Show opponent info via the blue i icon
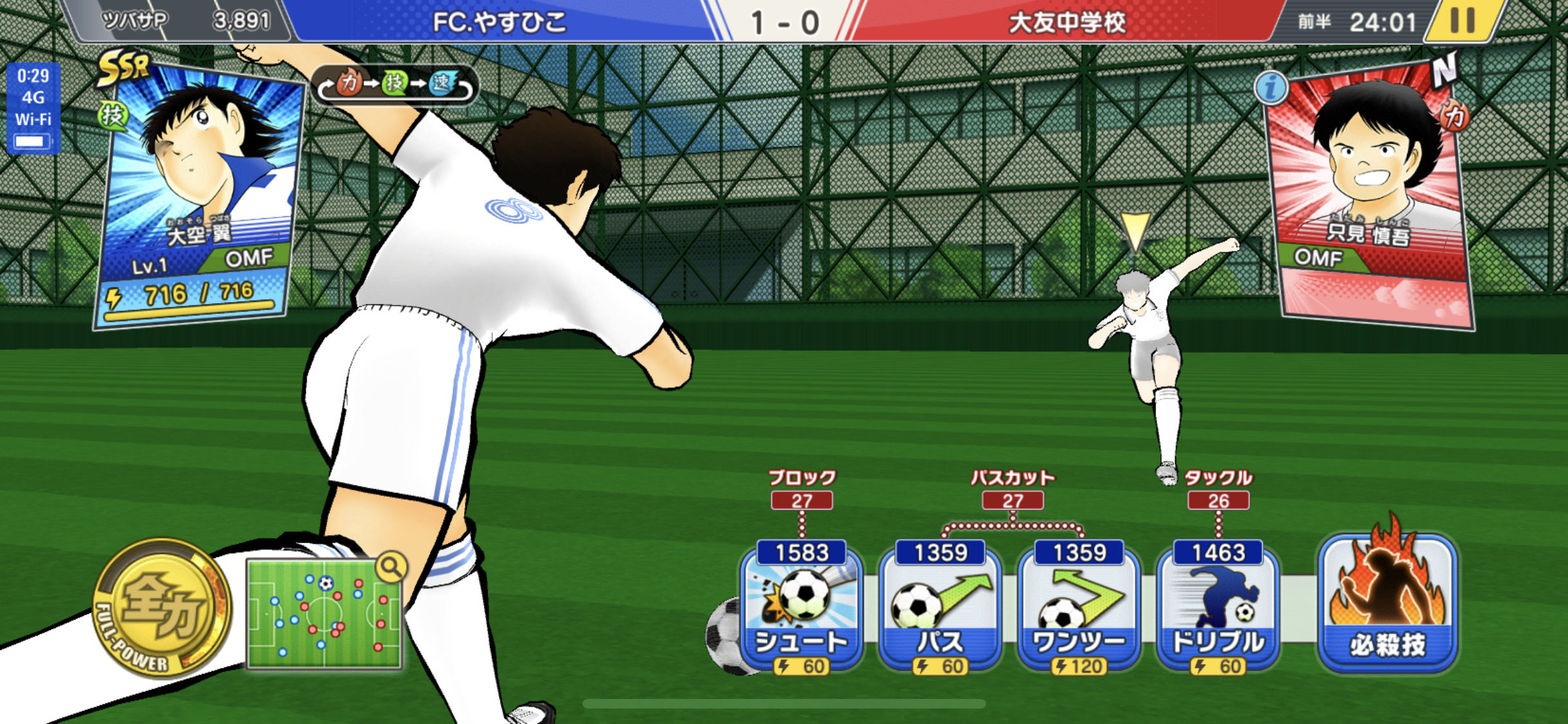Image resolution: width=1568 pixels, height=724 pixels. point(1271,88)
